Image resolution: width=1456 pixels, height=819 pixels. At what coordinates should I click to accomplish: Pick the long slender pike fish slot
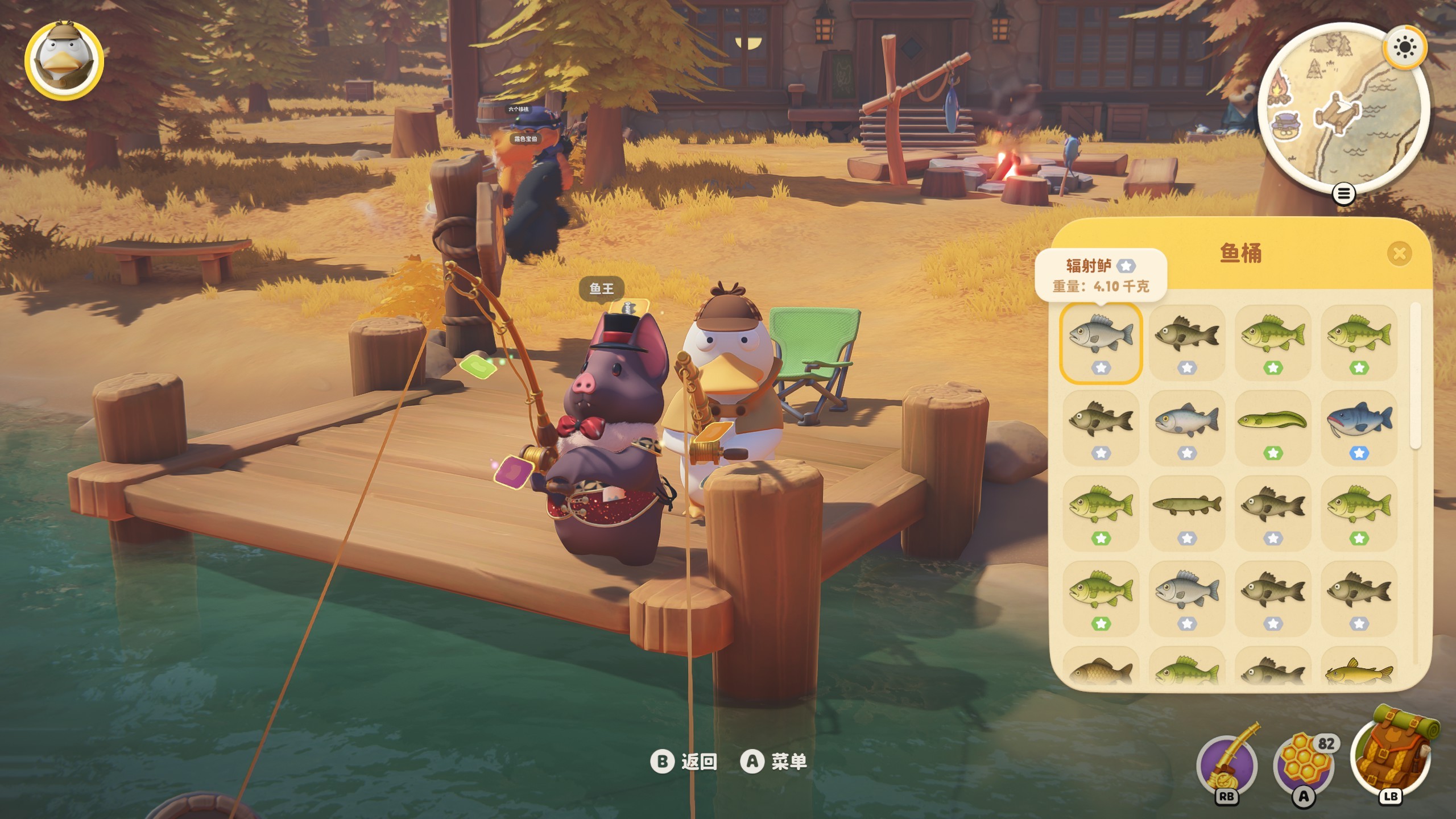(x=1187, y=512)
